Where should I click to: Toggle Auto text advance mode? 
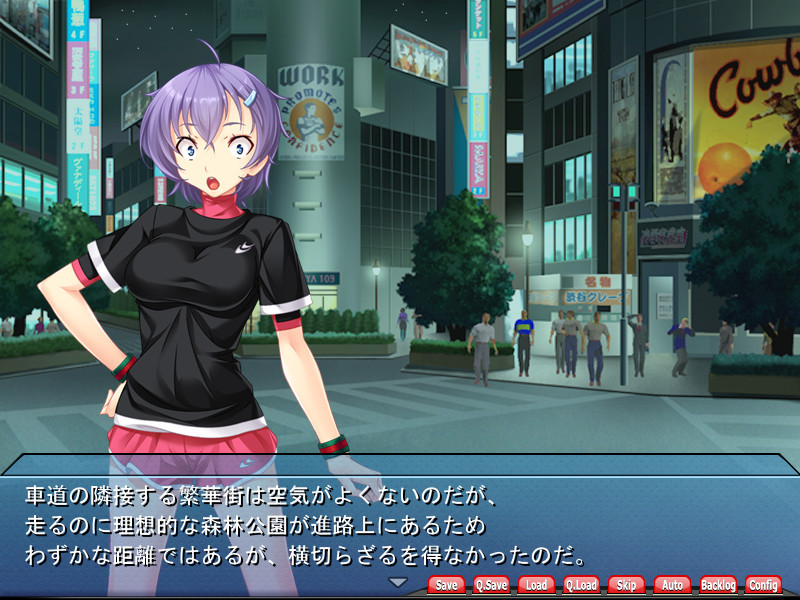coord(672,585)
